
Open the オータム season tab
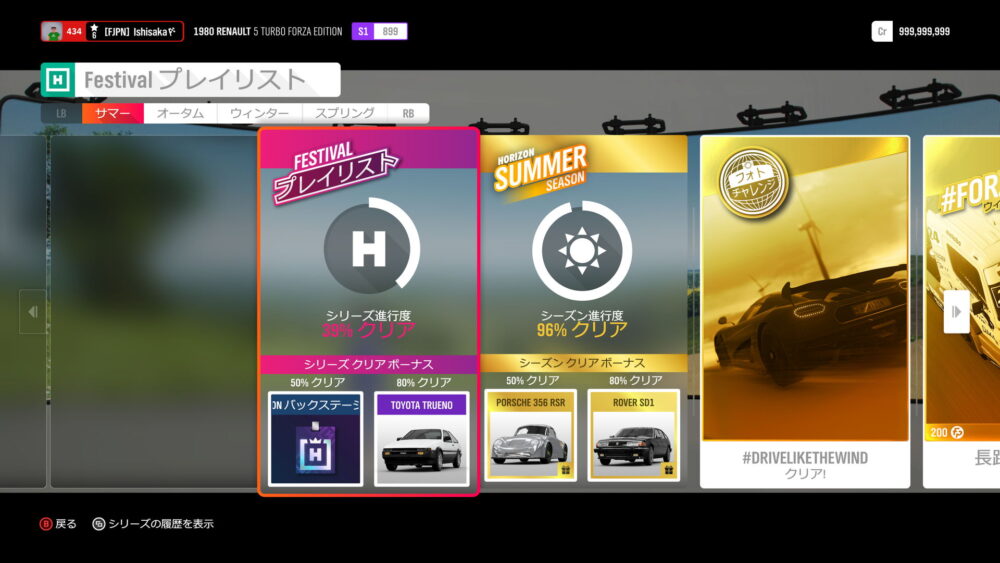coord(180,114)
